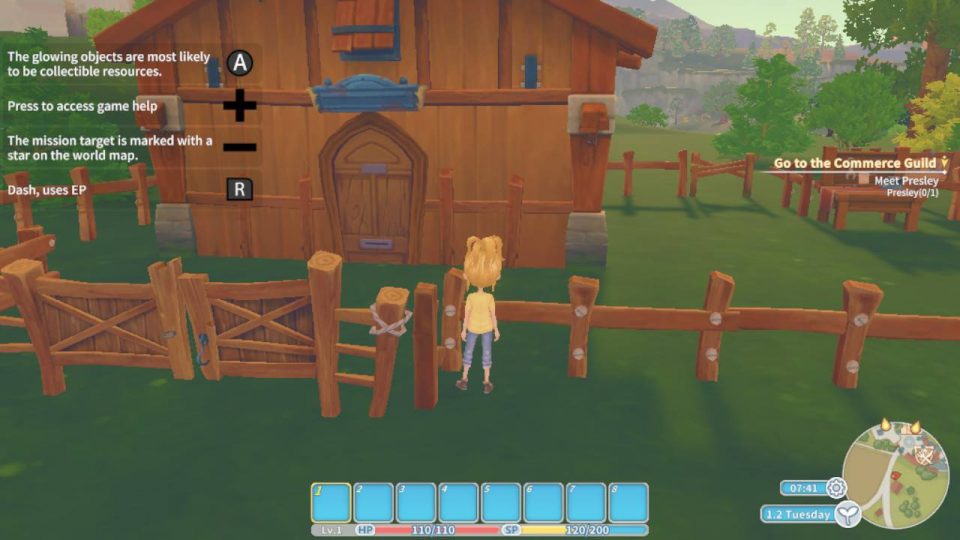960x540 pixels.
Task: Pick the hotbar slot numbered 5
Action: pyautogui.click(x=501, y=502)
